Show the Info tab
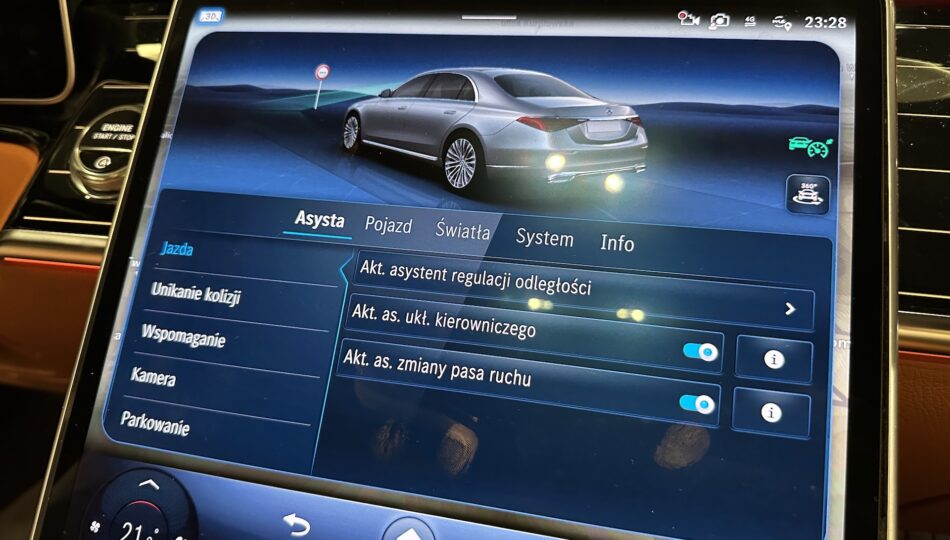The image size is (950, 540). tap(617, 243)
